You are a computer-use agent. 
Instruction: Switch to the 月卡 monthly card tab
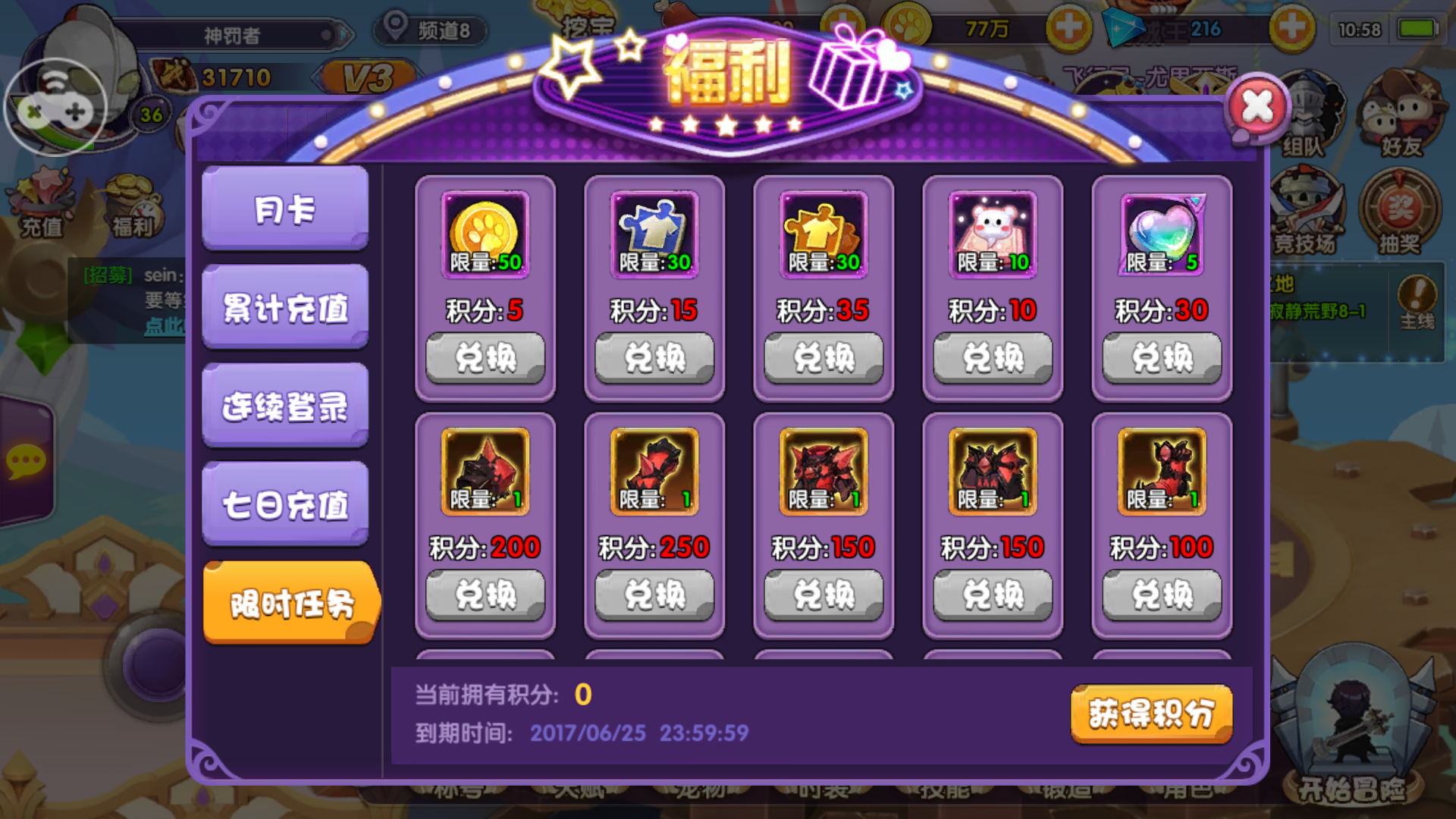[x=284, y=210]
